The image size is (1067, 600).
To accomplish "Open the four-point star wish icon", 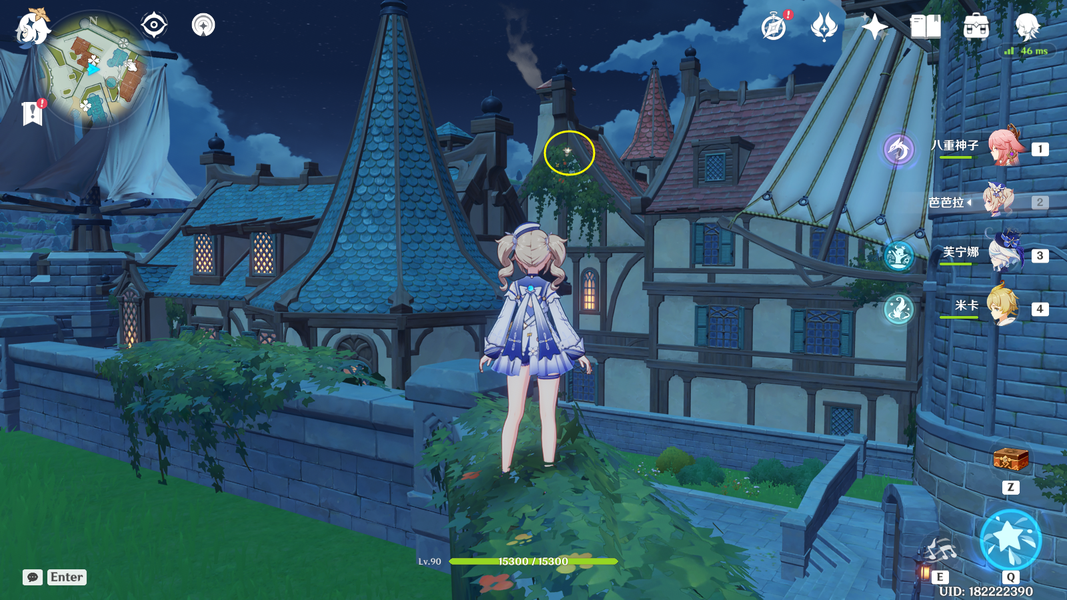I will (875, 27).
